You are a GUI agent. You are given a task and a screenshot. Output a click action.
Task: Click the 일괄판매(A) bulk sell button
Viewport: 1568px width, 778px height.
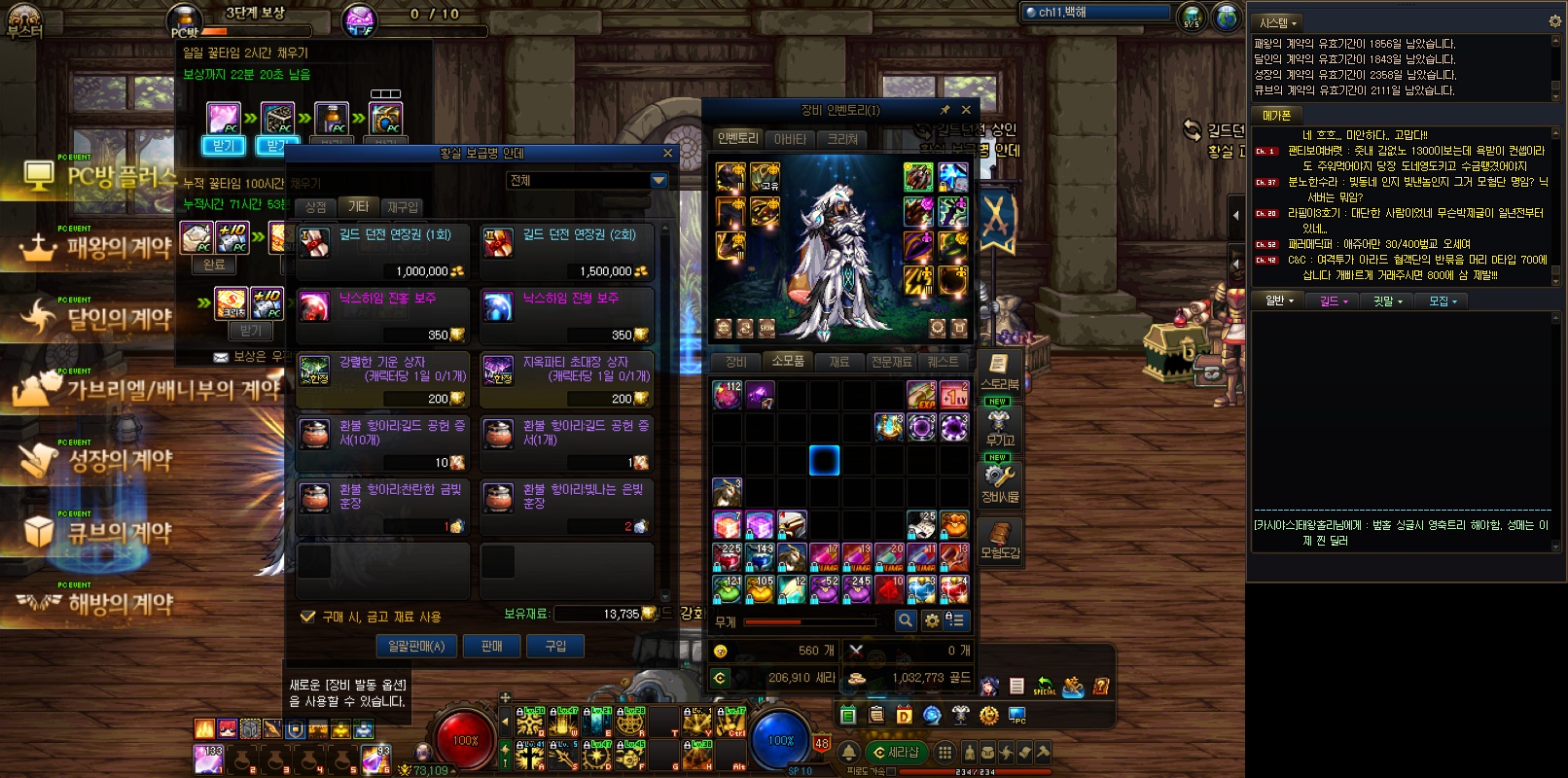[x=416, y=646]
